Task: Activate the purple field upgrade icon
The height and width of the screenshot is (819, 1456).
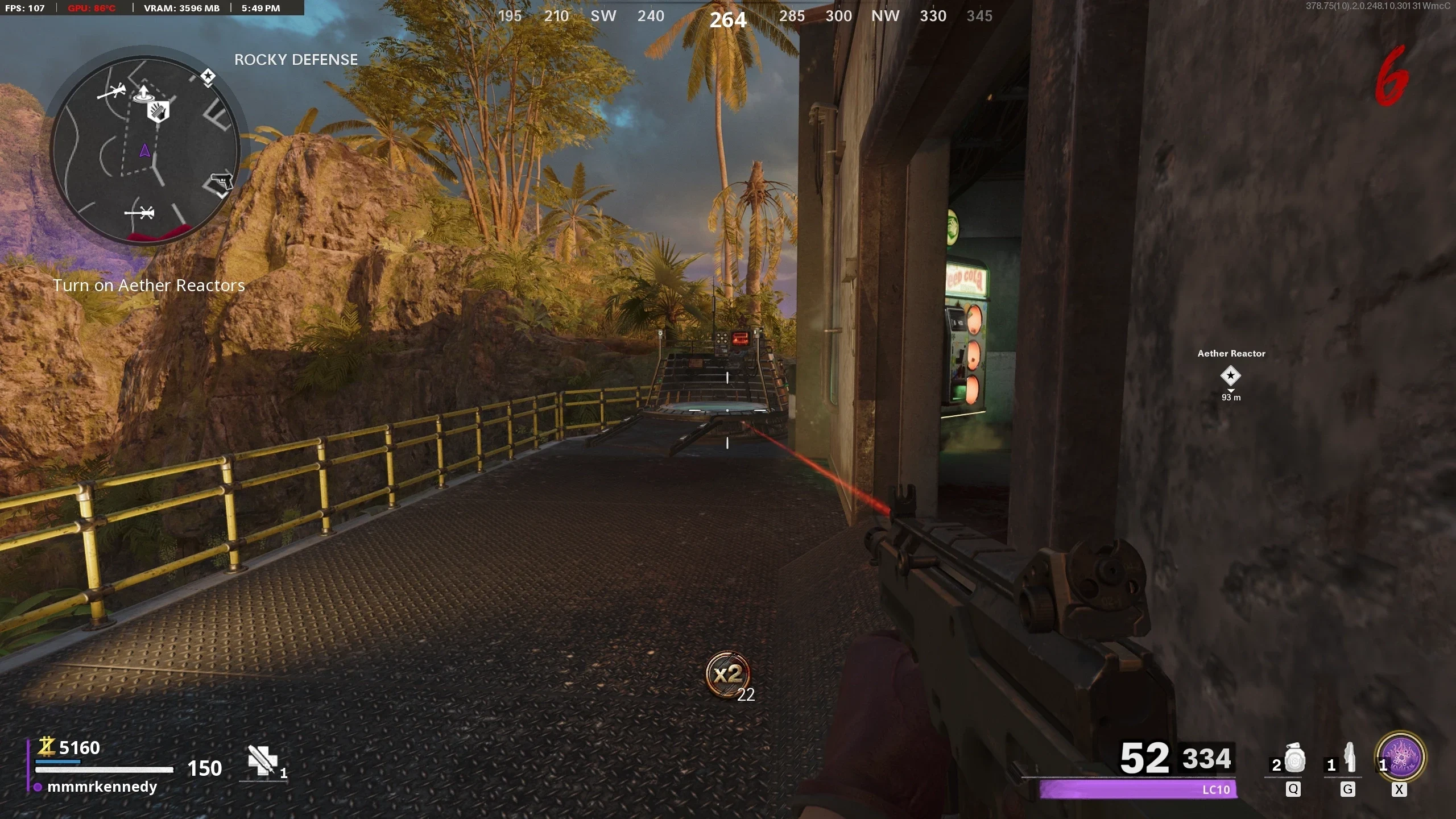Action: [1400, 757]
